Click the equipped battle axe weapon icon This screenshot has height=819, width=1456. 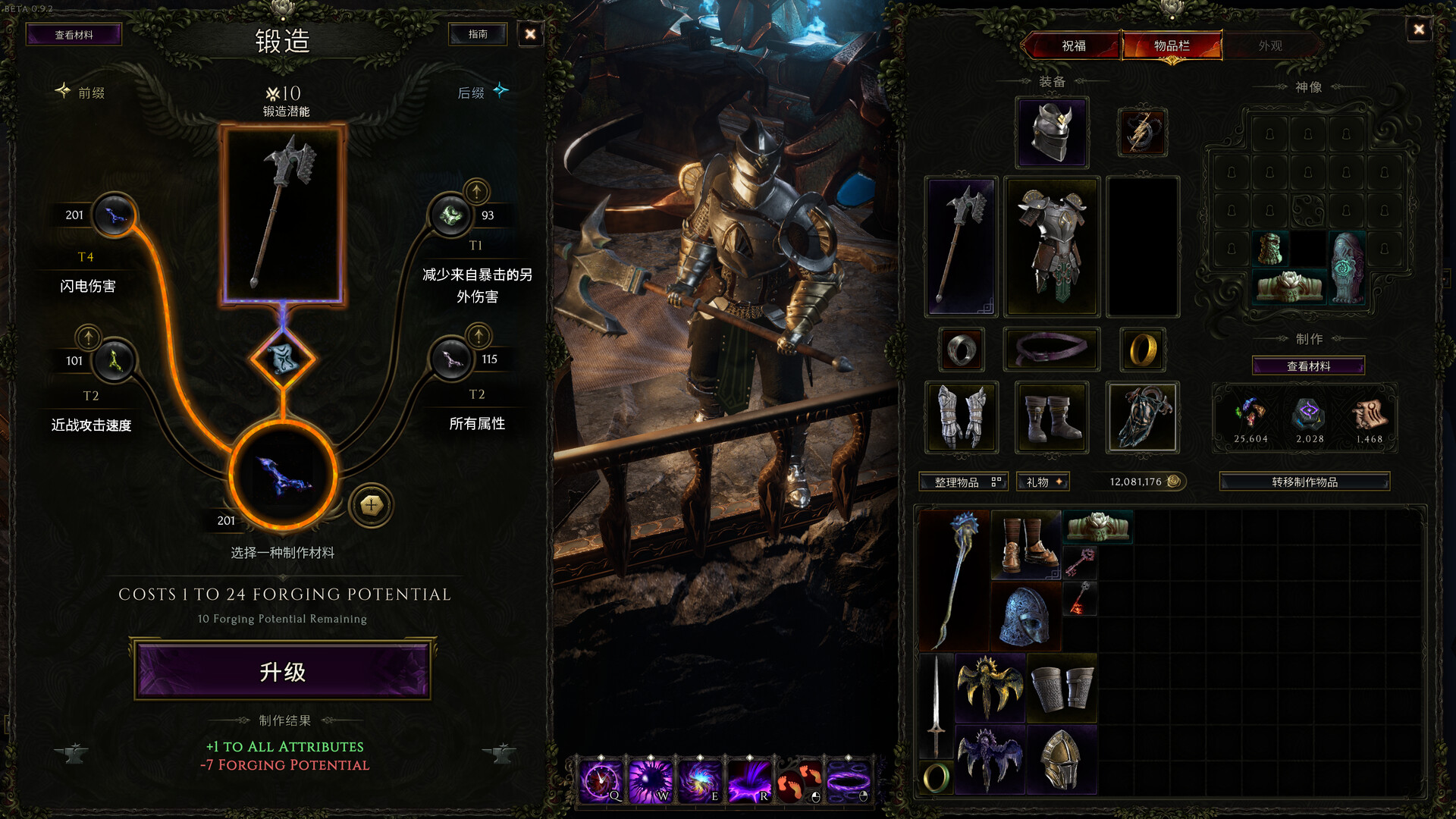pos(961,245)
